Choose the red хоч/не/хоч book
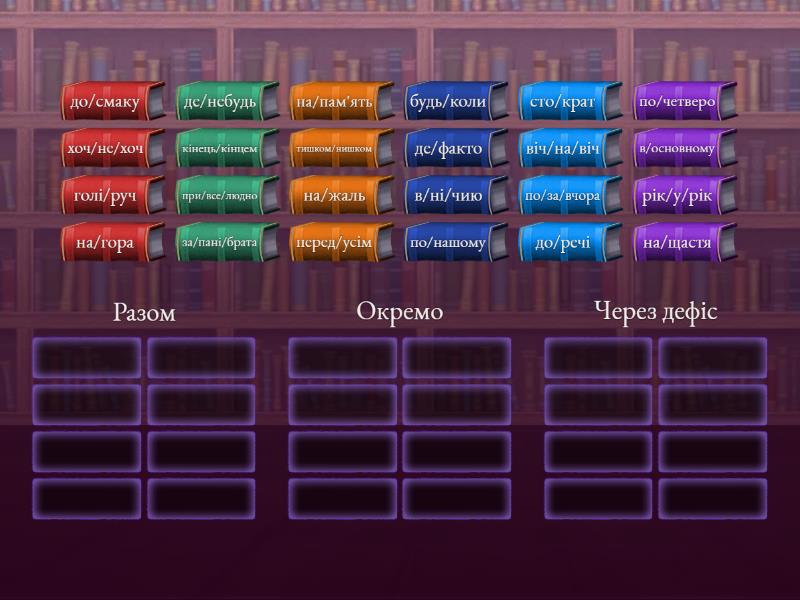Viewport: 800px width, 600px height. pyautogui.click(x=105, y=149)
